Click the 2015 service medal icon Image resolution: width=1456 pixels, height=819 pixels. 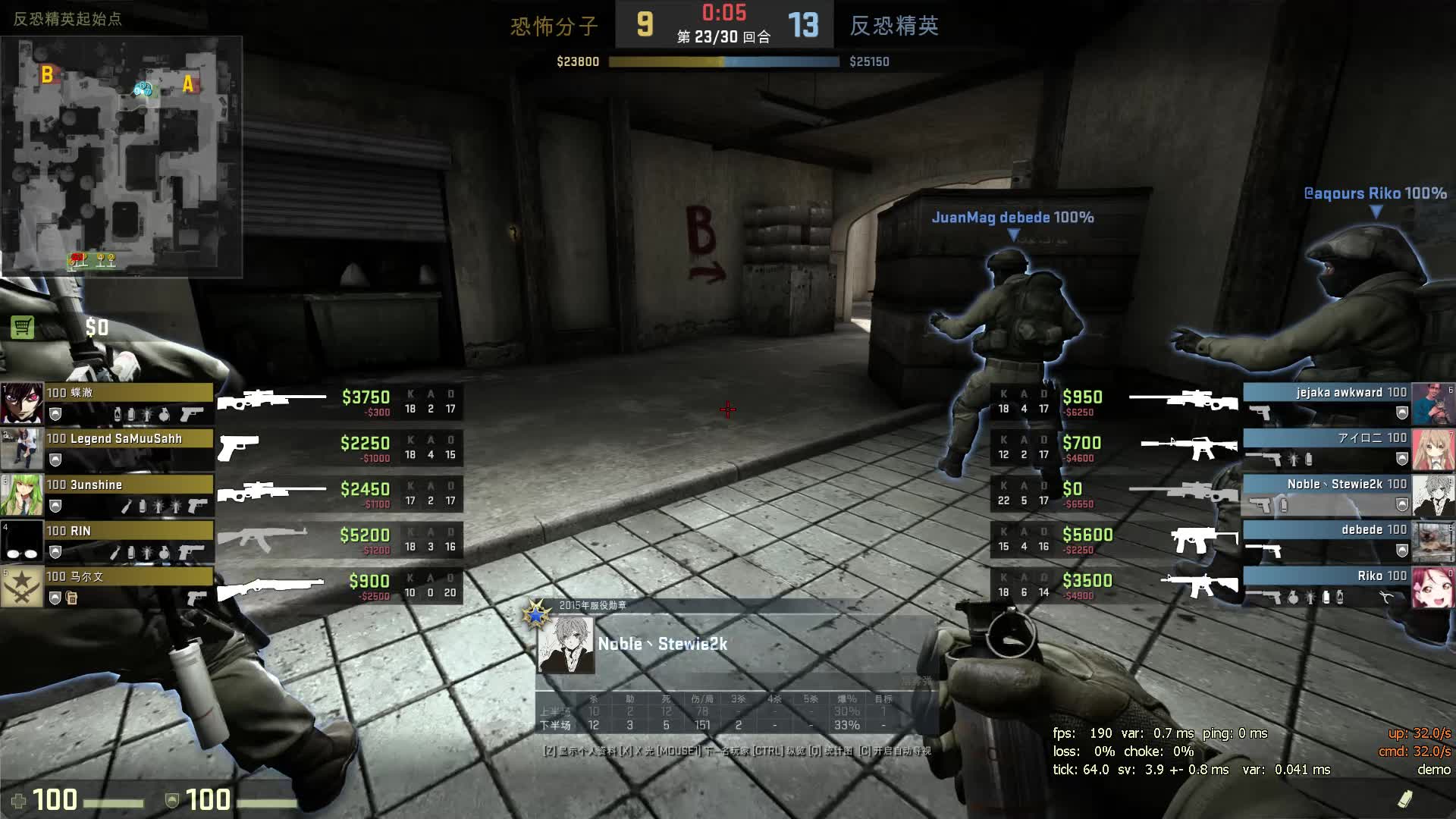pos(536,614)
